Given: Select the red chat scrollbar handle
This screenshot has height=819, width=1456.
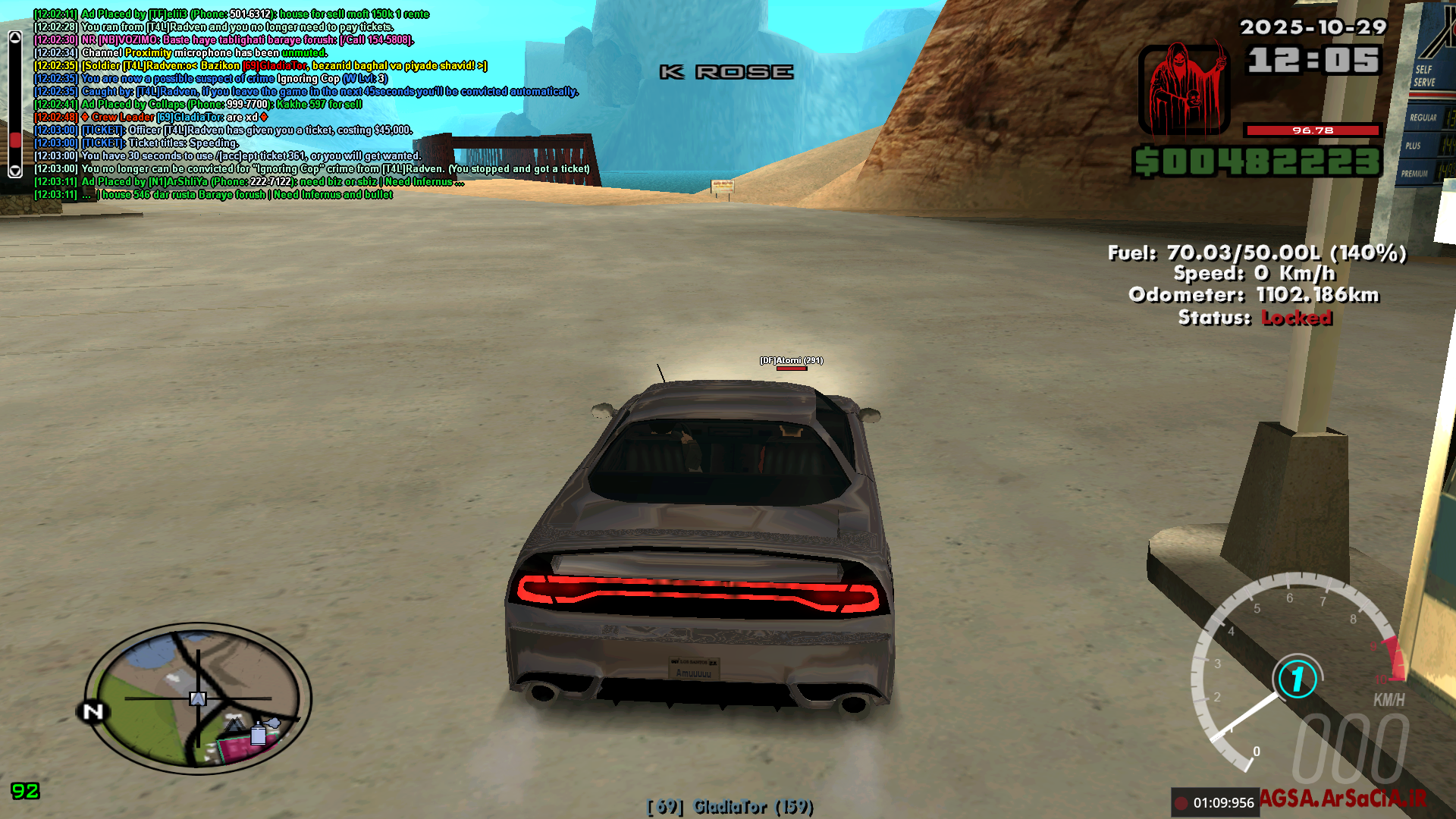Looking at the screenshot, I should tap(15, 141).
